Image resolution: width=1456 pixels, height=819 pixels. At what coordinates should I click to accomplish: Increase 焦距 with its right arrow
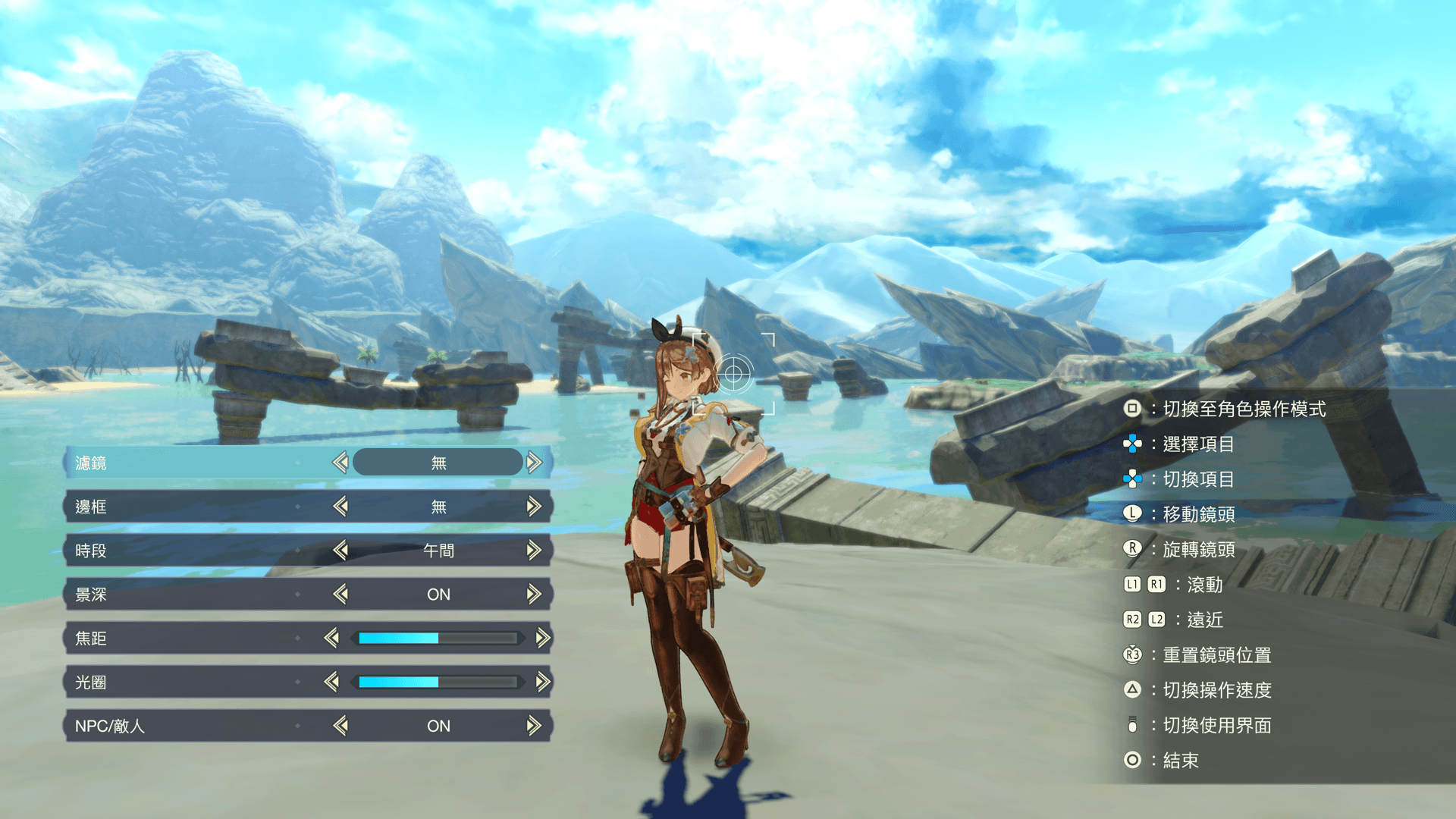pyautogui.click(x=543, y=638)
